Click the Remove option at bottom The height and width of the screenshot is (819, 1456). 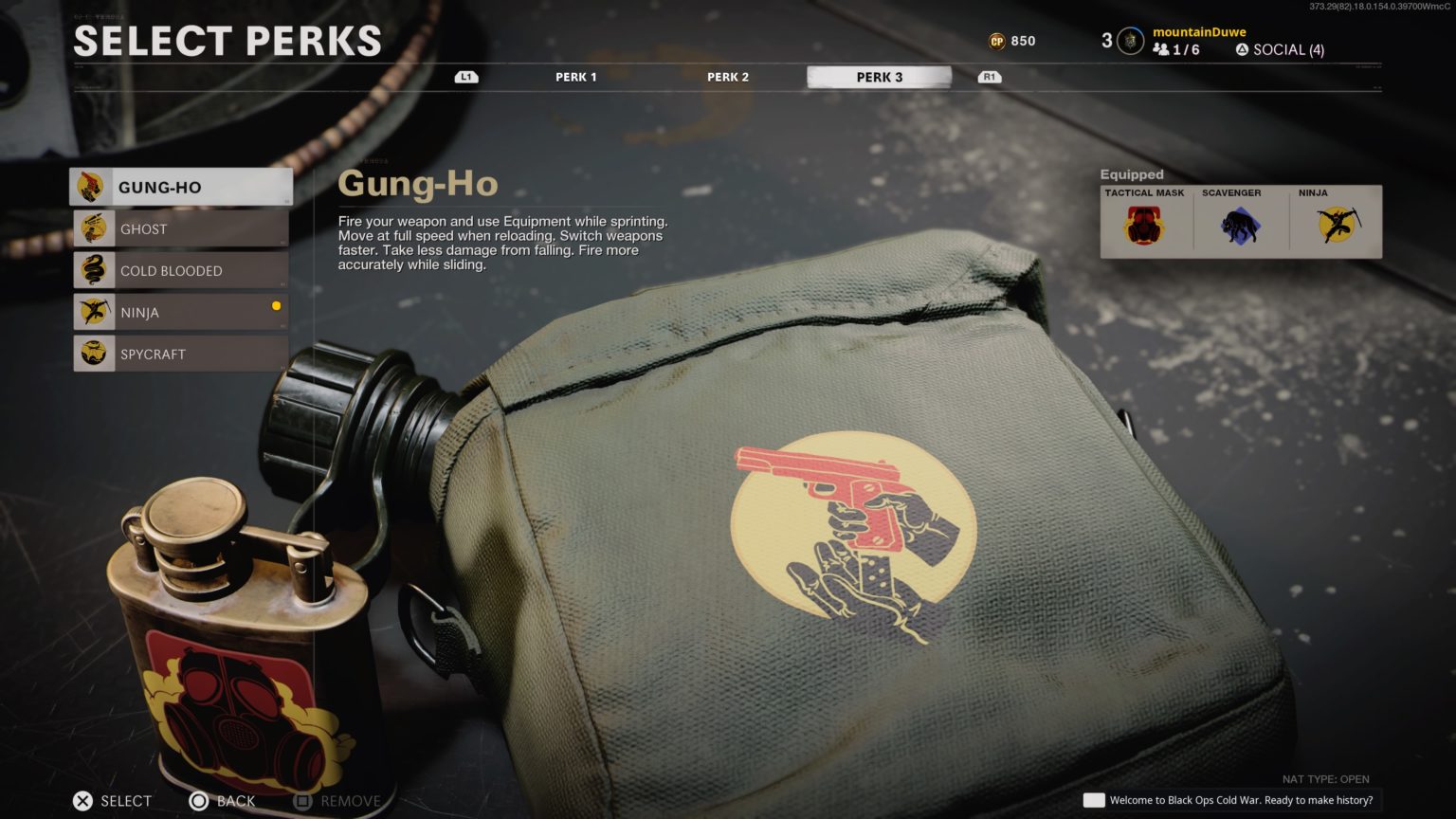click(x=337, y=801)
